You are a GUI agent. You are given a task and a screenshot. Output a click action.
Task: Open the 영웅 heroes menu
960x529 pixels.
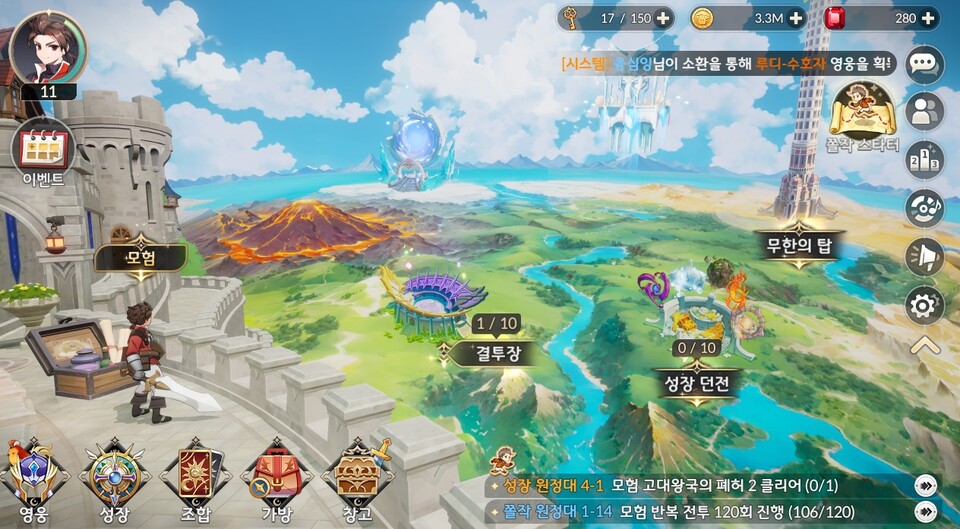pyautogui.click(x=33, y=478)
